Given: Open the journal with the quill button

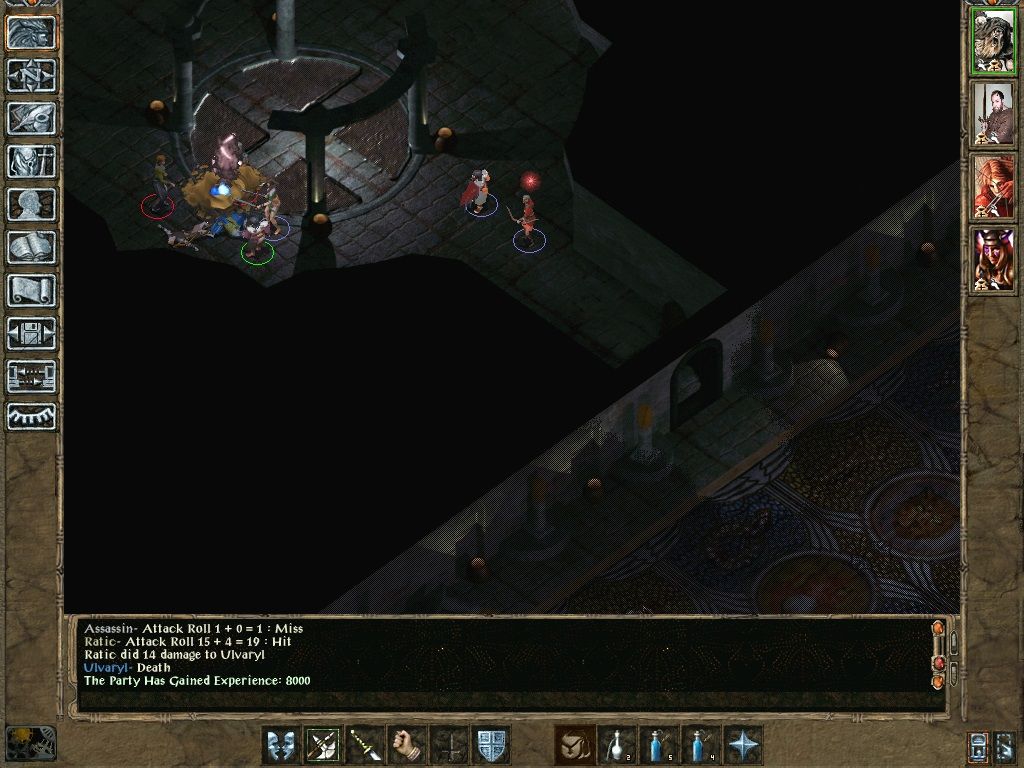Looking at the screenshot, I should 32,118.
